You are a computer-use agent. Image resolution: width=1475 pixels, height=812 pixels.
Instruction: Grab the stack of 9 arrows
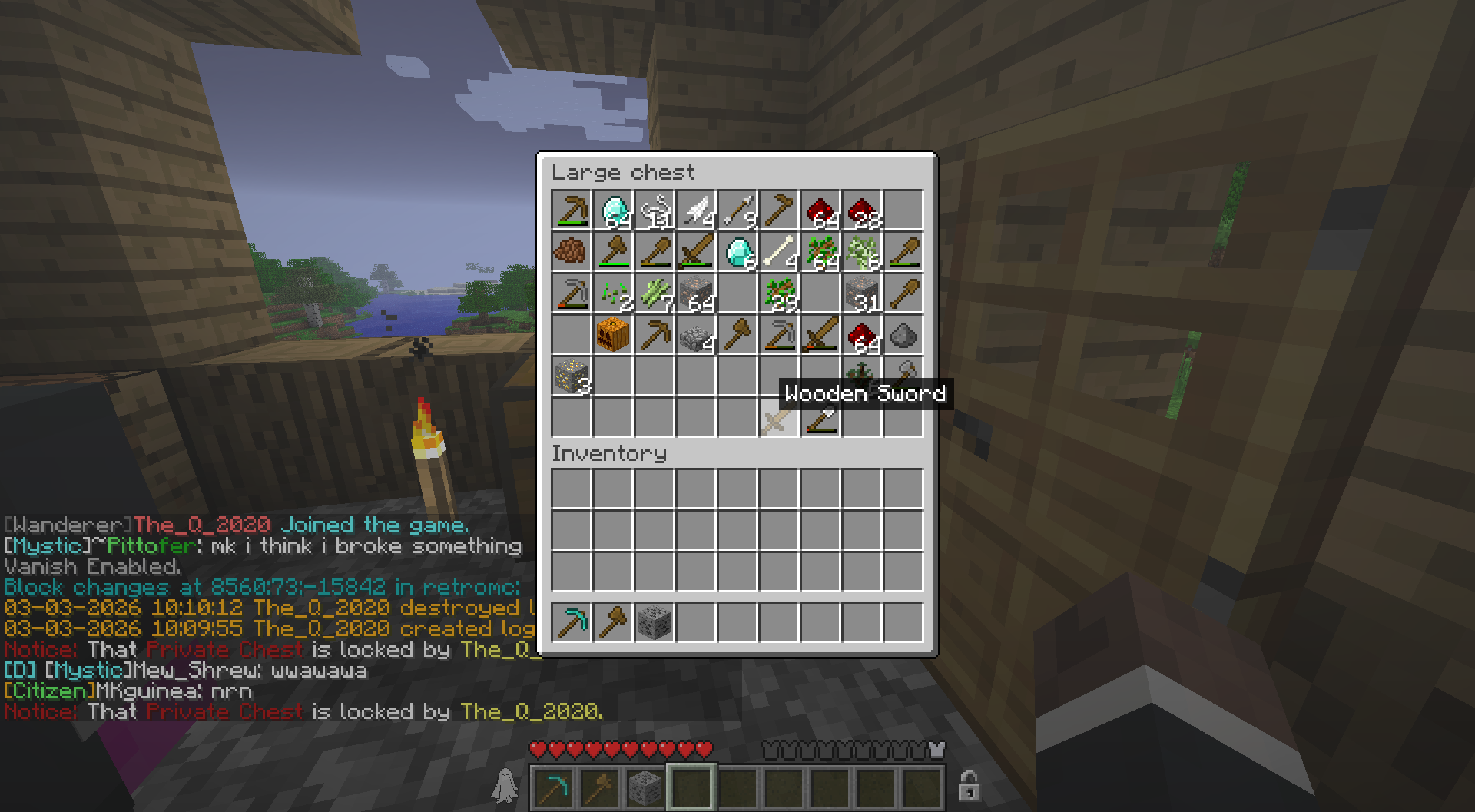[737, 210]
